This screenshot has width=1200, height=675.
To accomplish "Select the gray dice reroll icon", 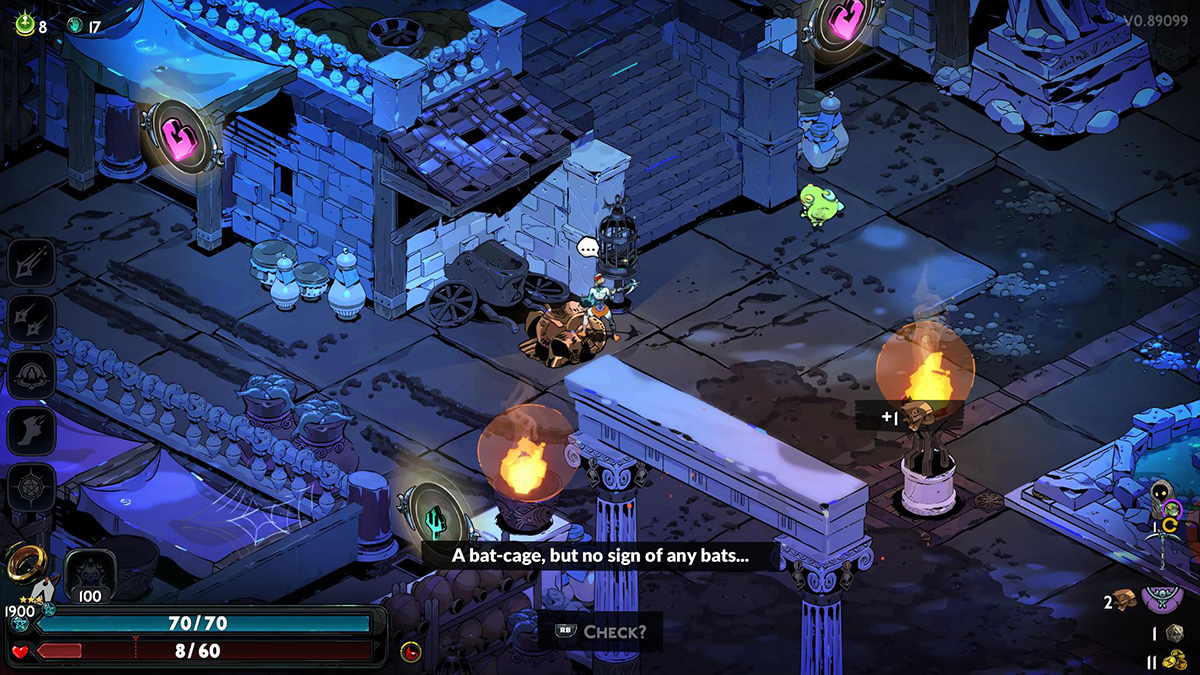I will point(1174,633).
